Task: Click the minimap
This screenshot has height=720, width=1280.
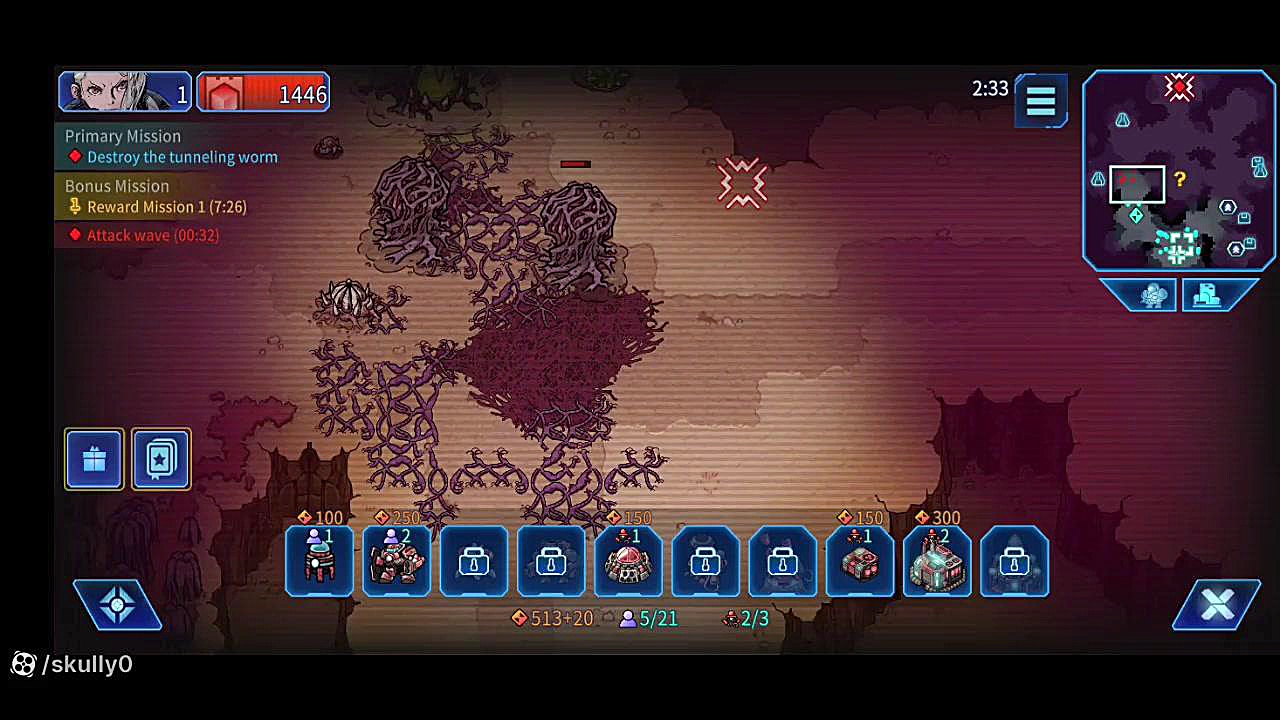Action: point(1179,170)
